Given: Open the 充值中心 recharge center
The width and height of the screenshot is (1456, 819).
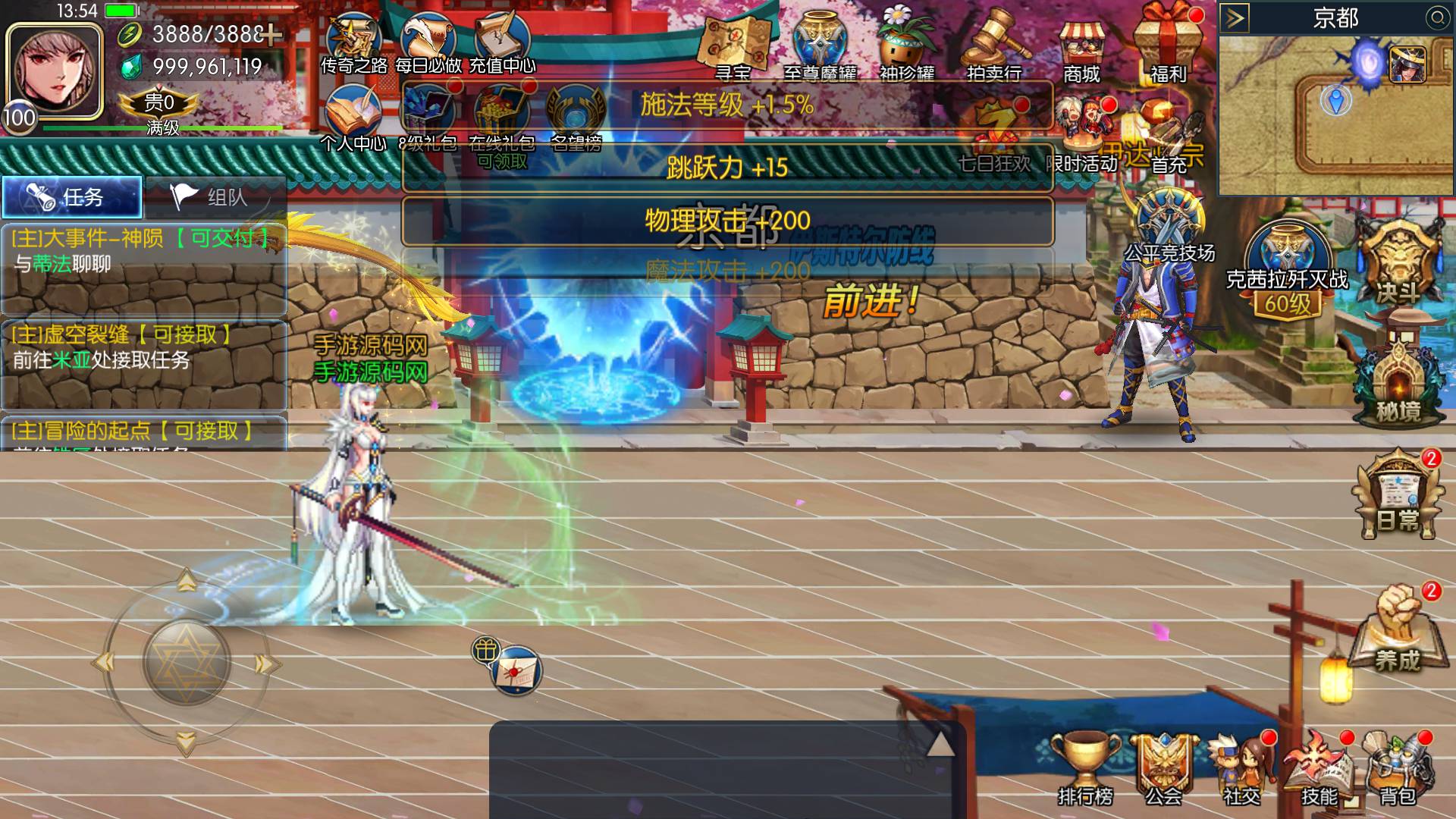Looking at the screenshot, I should 502,44.
